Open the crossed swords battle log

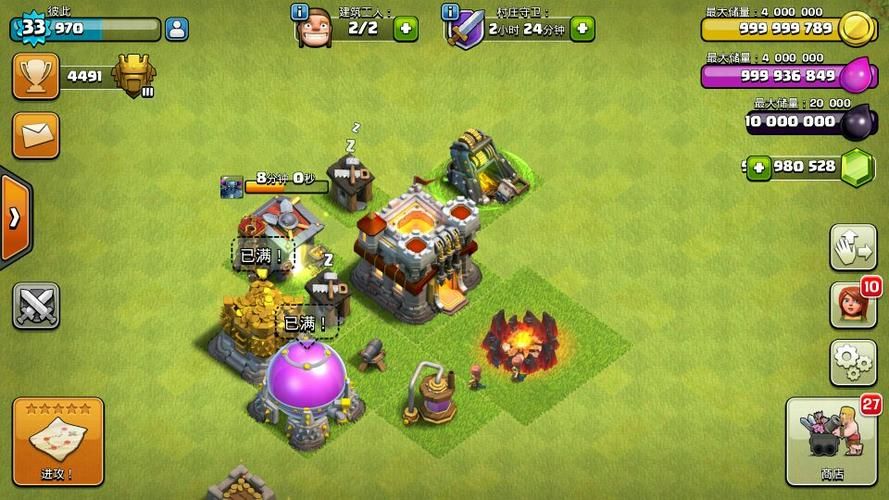click(36, 305)
